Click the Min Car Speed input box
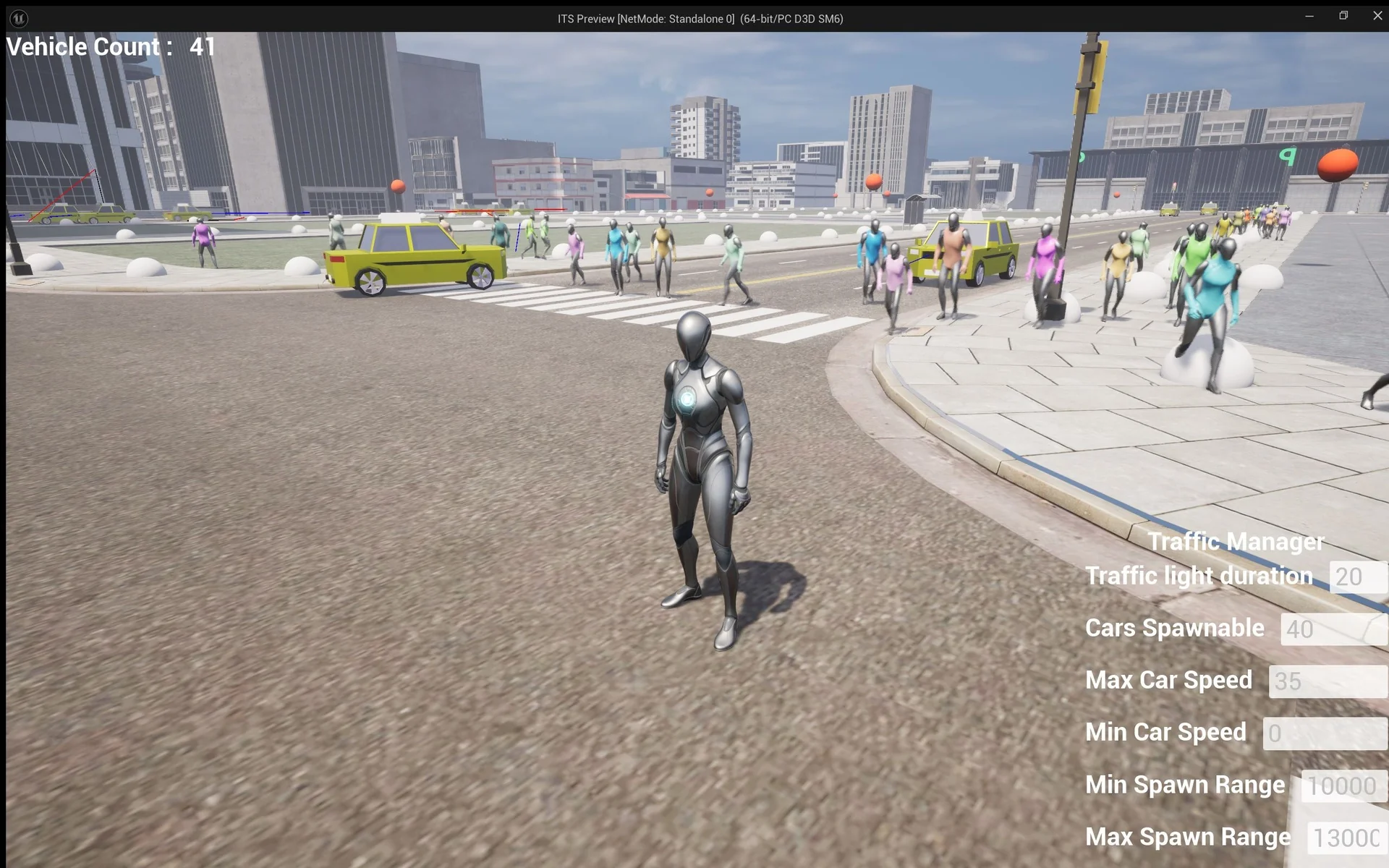Image resolution: width=1389 pixels, height=868 pixels. point(1325,733)
